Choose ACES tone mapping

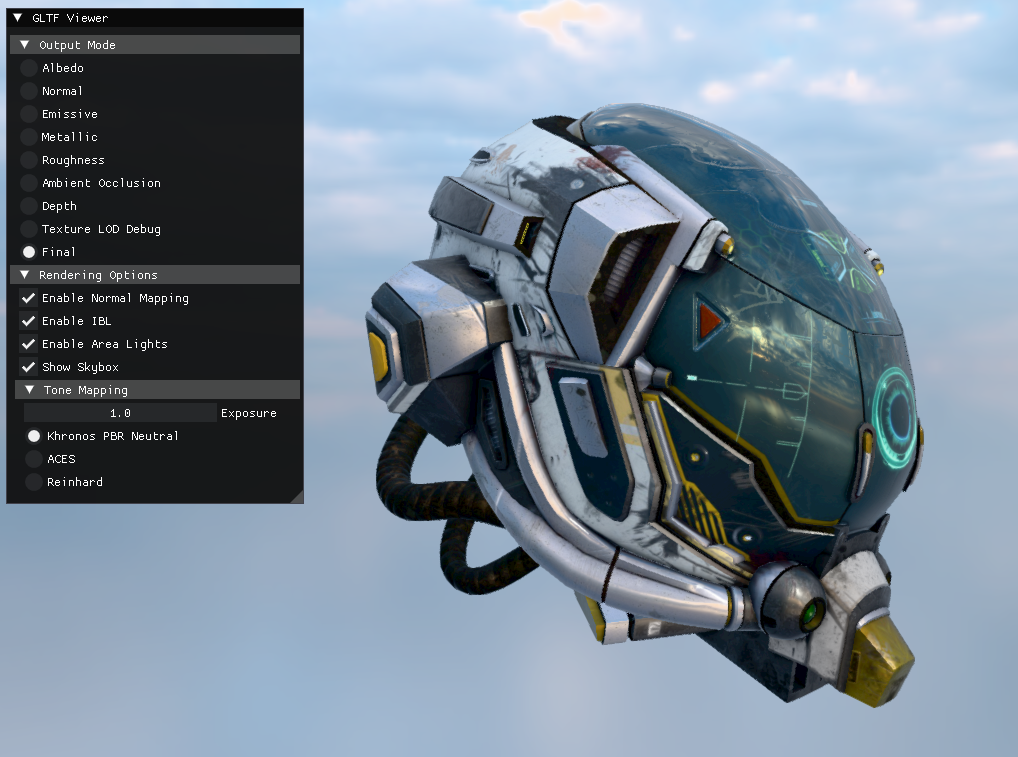click(x=34, y=459)
